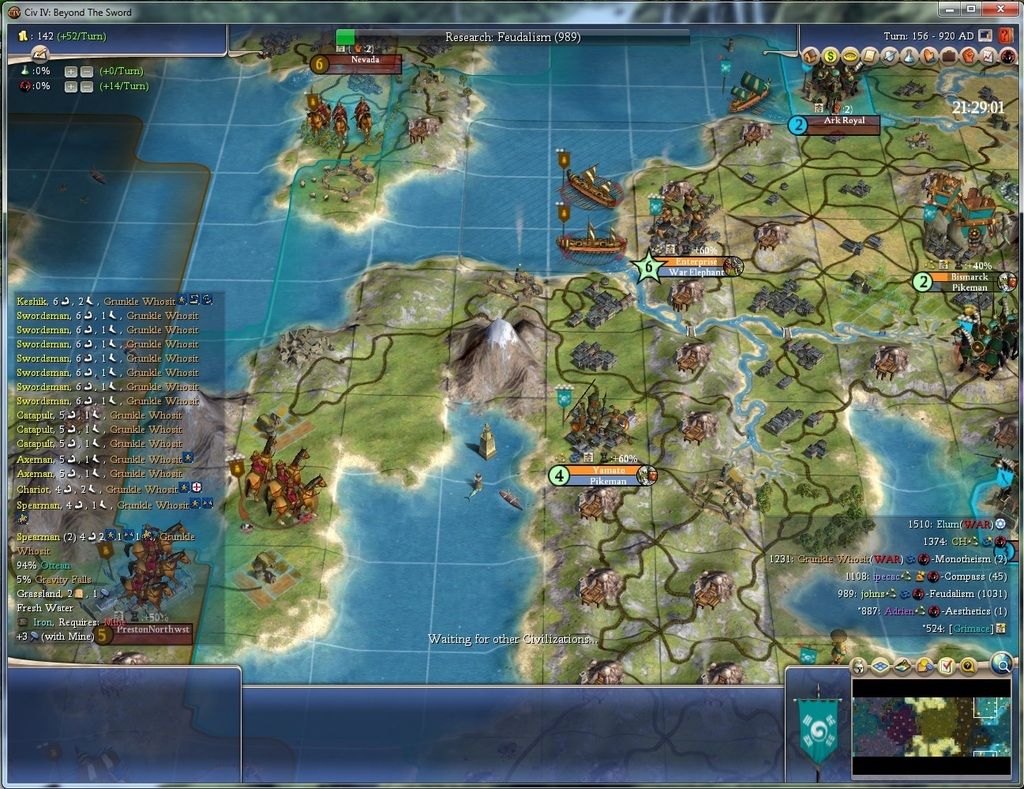Toggle the checklist scores button above minimap
This screenshot has height=789, width=1024.
pyautogui.click(x=947, y=666)
